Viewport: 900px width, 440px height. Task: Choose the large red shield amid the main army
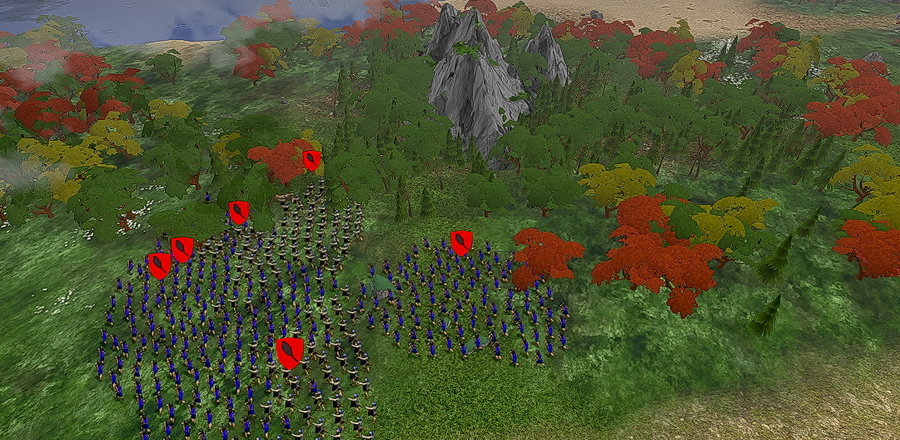click(x=290, y=352)
